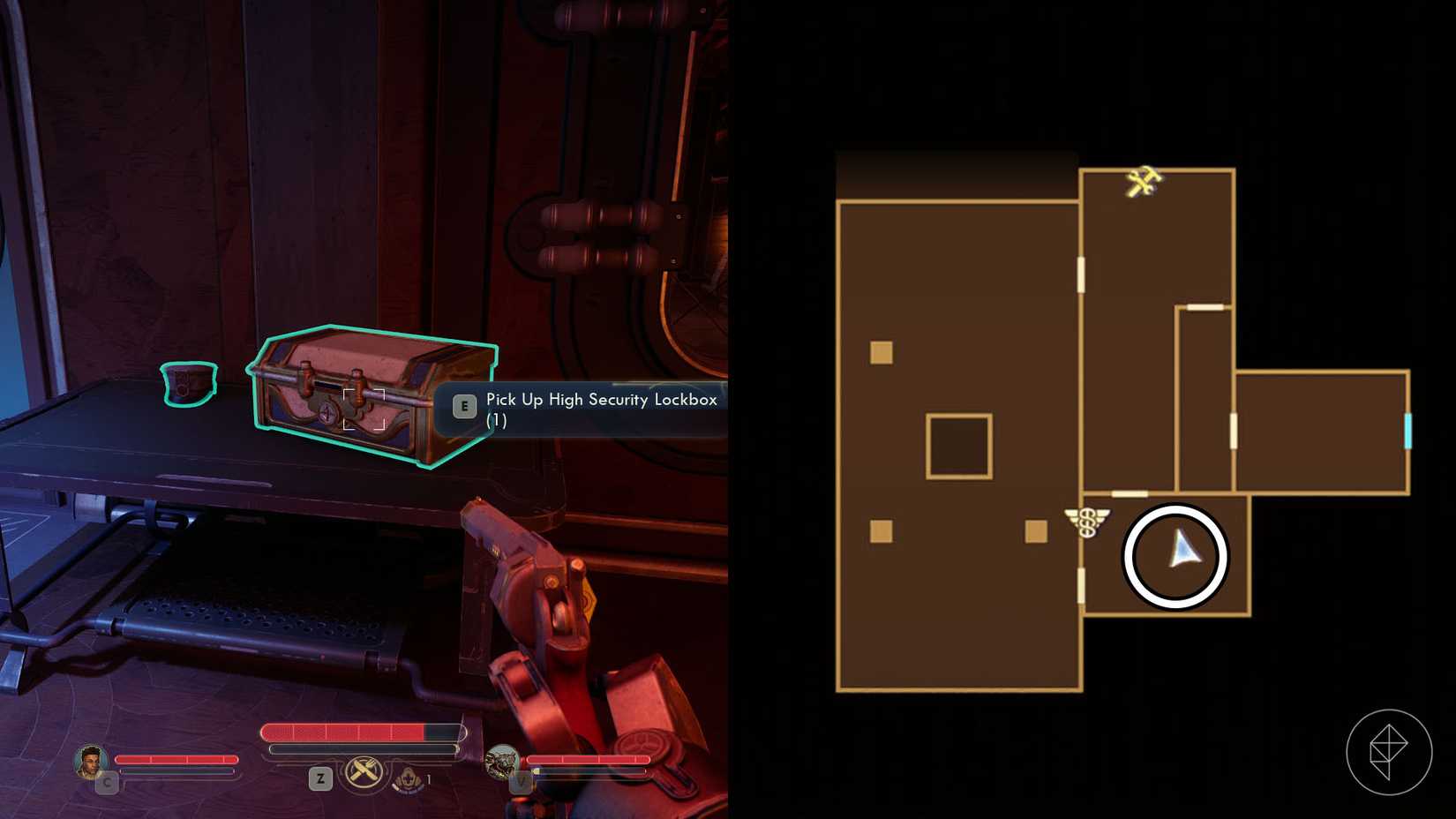The height and width of the screenshot is (819, 1456).
Task: Select companion portrait labeled V
Action: coord(506,761)
